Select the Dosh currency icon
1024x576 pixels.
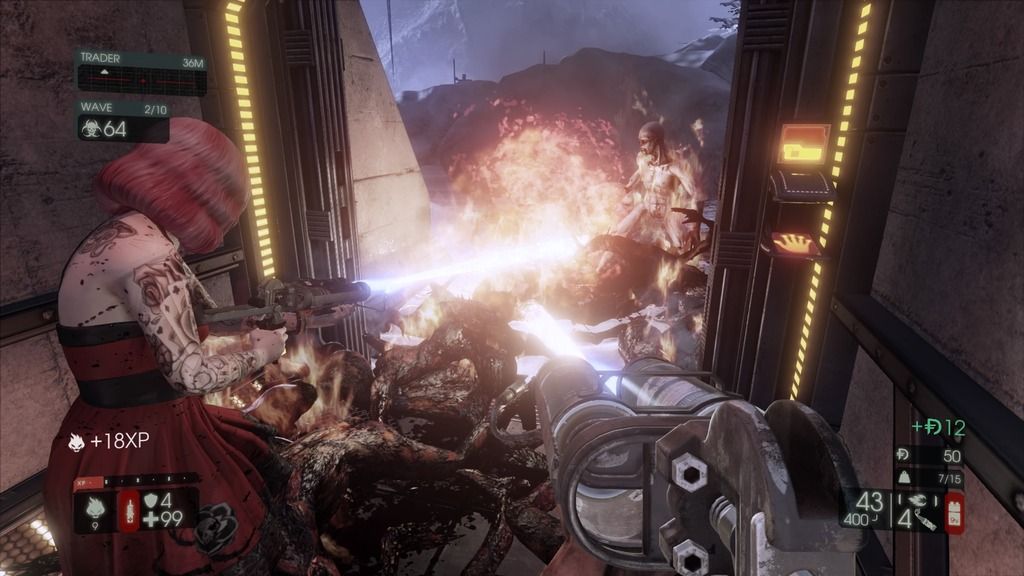pos(903,456)
